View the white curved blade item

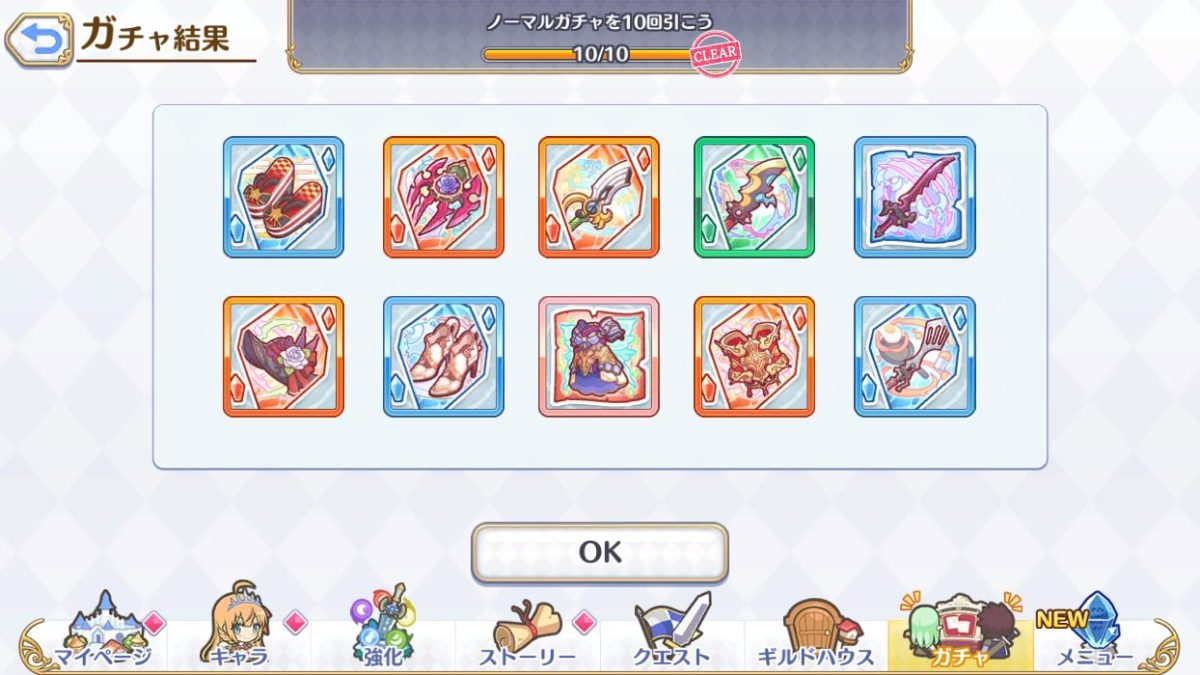(599, 197)
